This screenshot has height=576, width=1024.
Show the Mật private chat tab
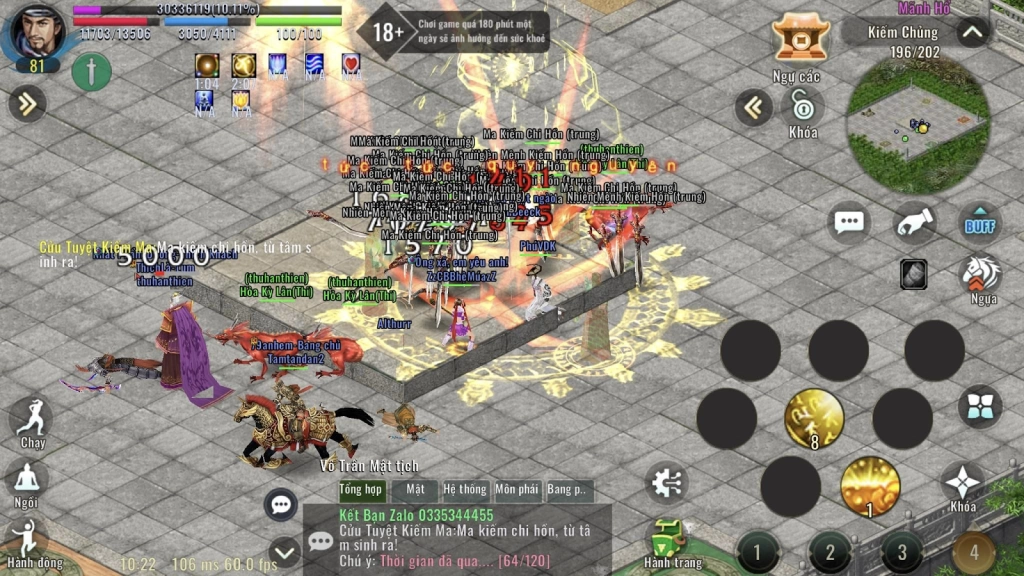tap(414, 490)
